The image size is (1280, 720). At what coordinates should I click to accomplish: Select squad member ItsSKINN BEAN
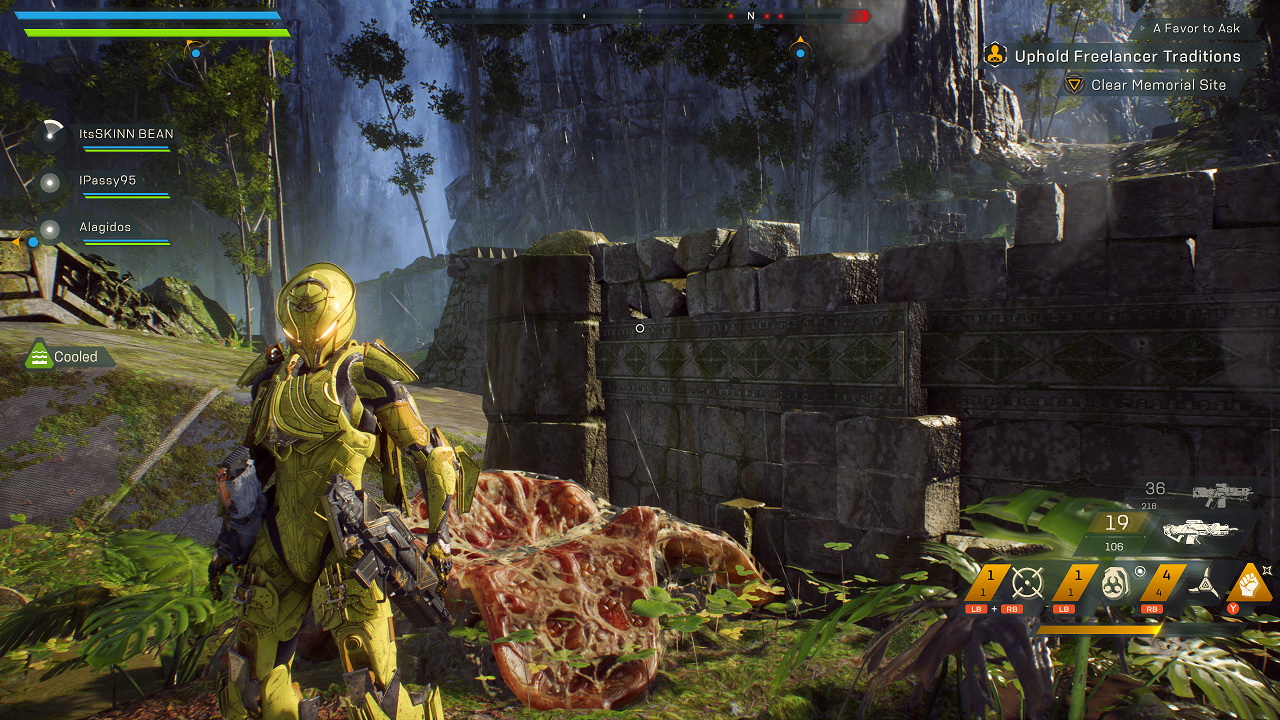pos(125,134)
